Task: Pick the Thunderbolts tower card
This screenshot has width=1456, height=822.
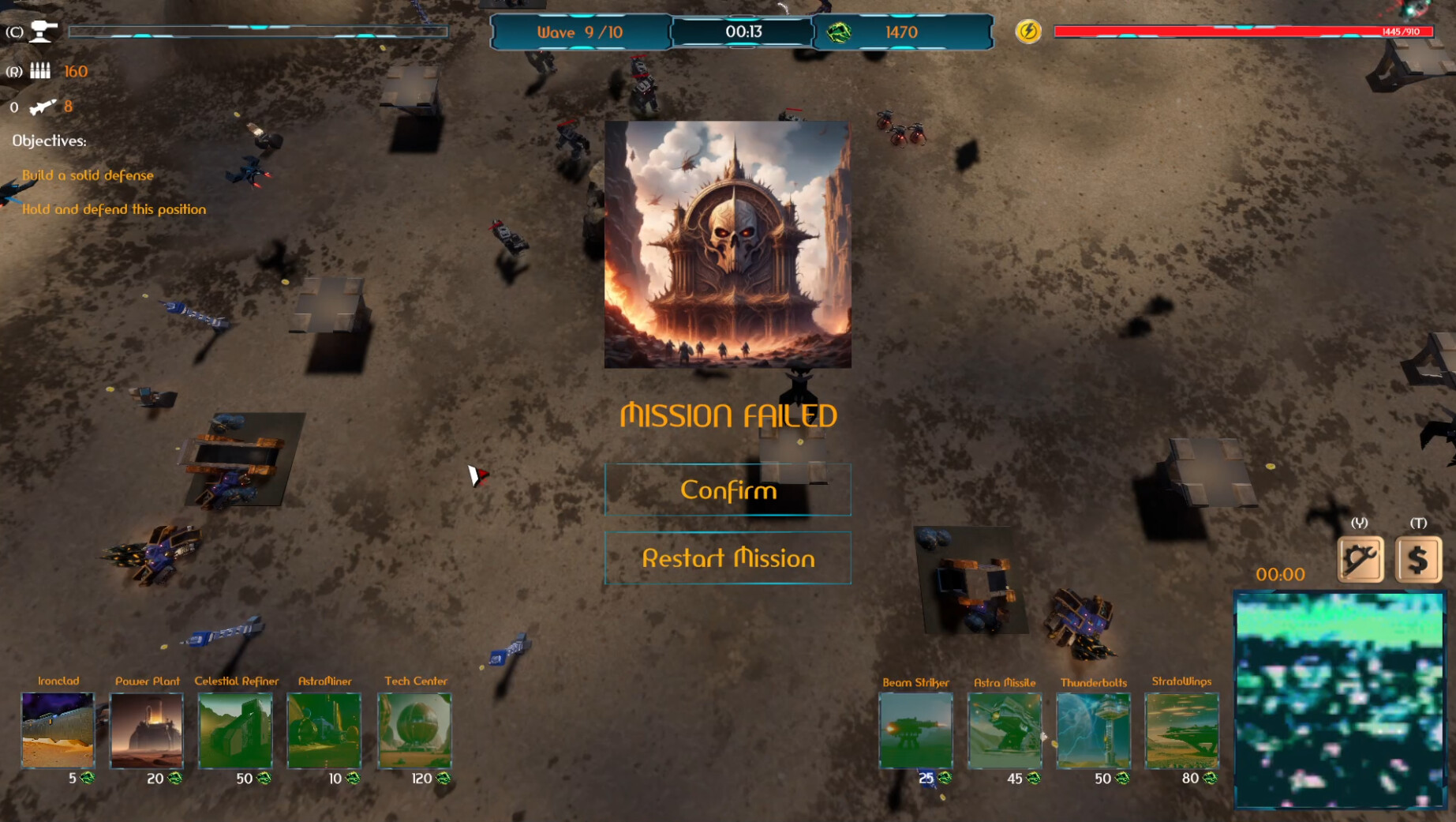Action: (x=1093, y=730)
